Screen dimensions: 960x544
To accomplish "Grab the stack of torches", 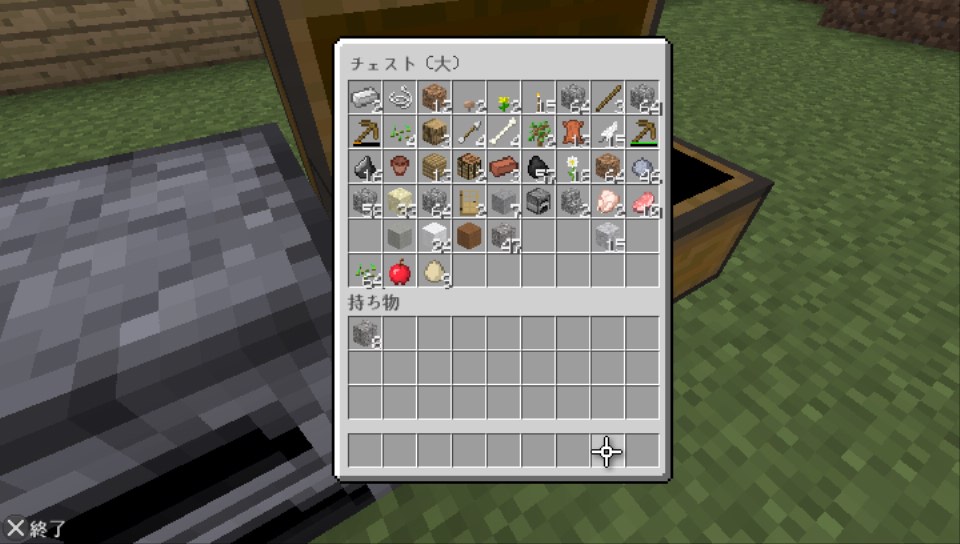I will [538, 98].
